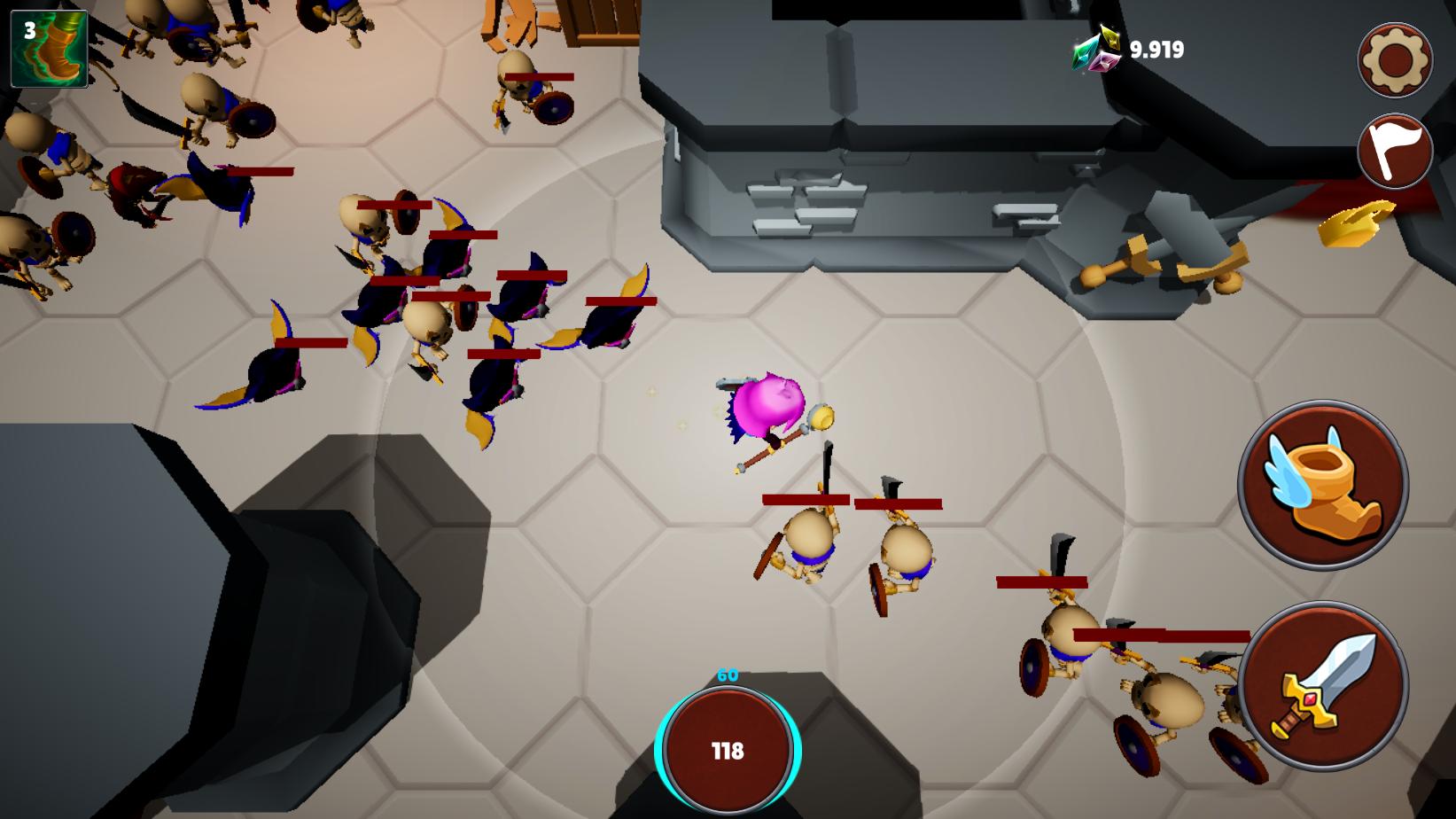The image size is (1456, 819).
Task: Tap the dash skill to enable sprinting
Action: click(1318, 483)
